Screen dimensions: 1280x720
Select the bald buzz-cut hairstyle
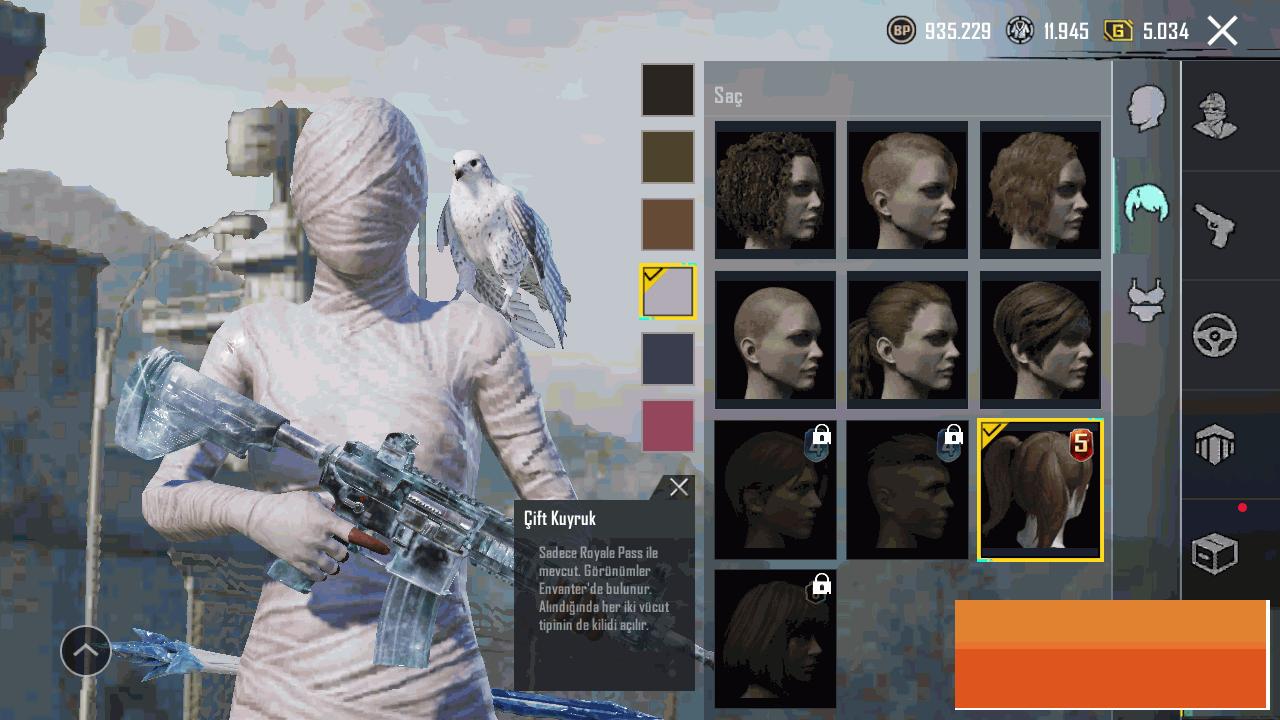(x=775, y=339)
